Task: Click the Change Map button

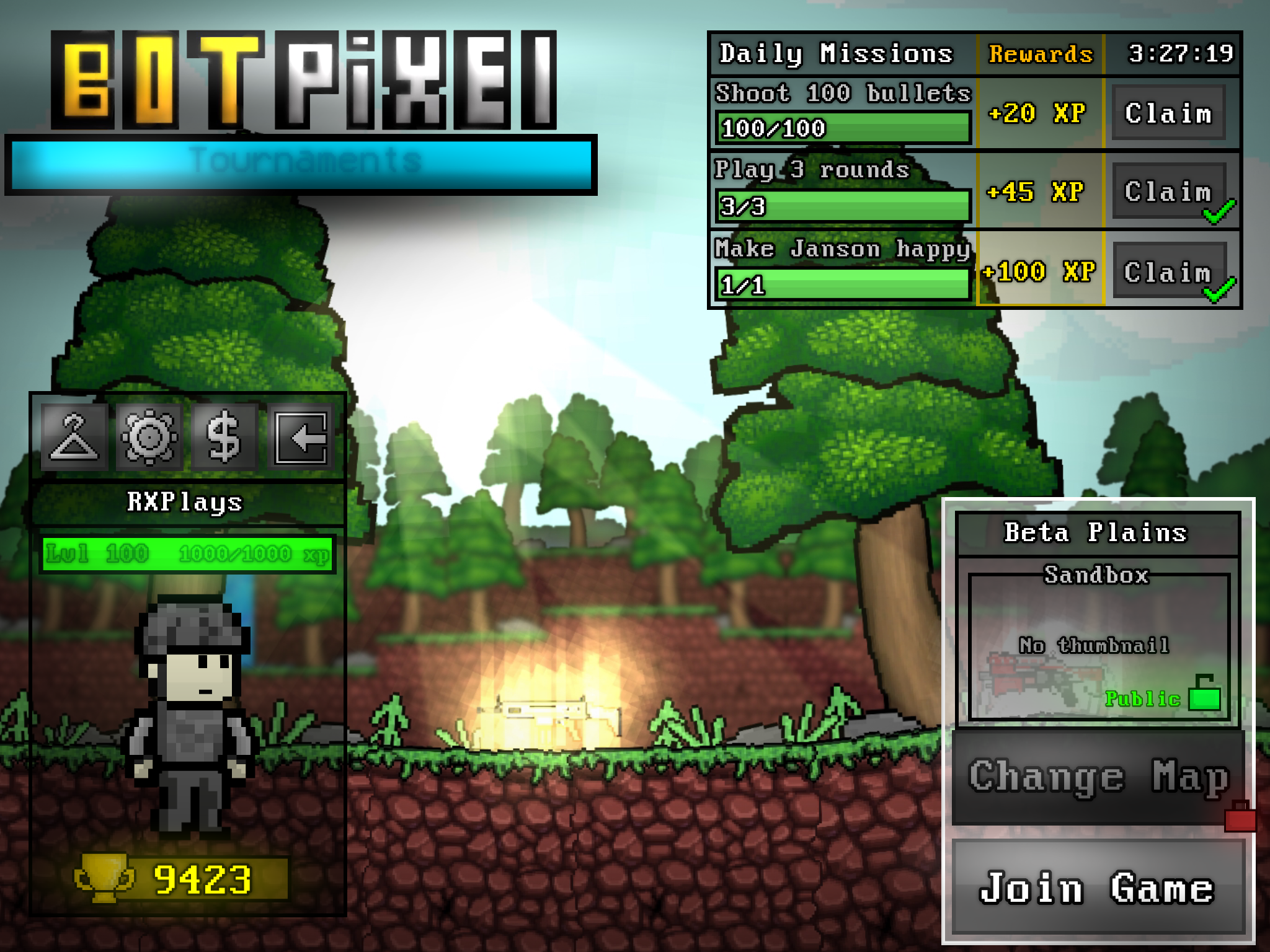Action: [1098, 777]
